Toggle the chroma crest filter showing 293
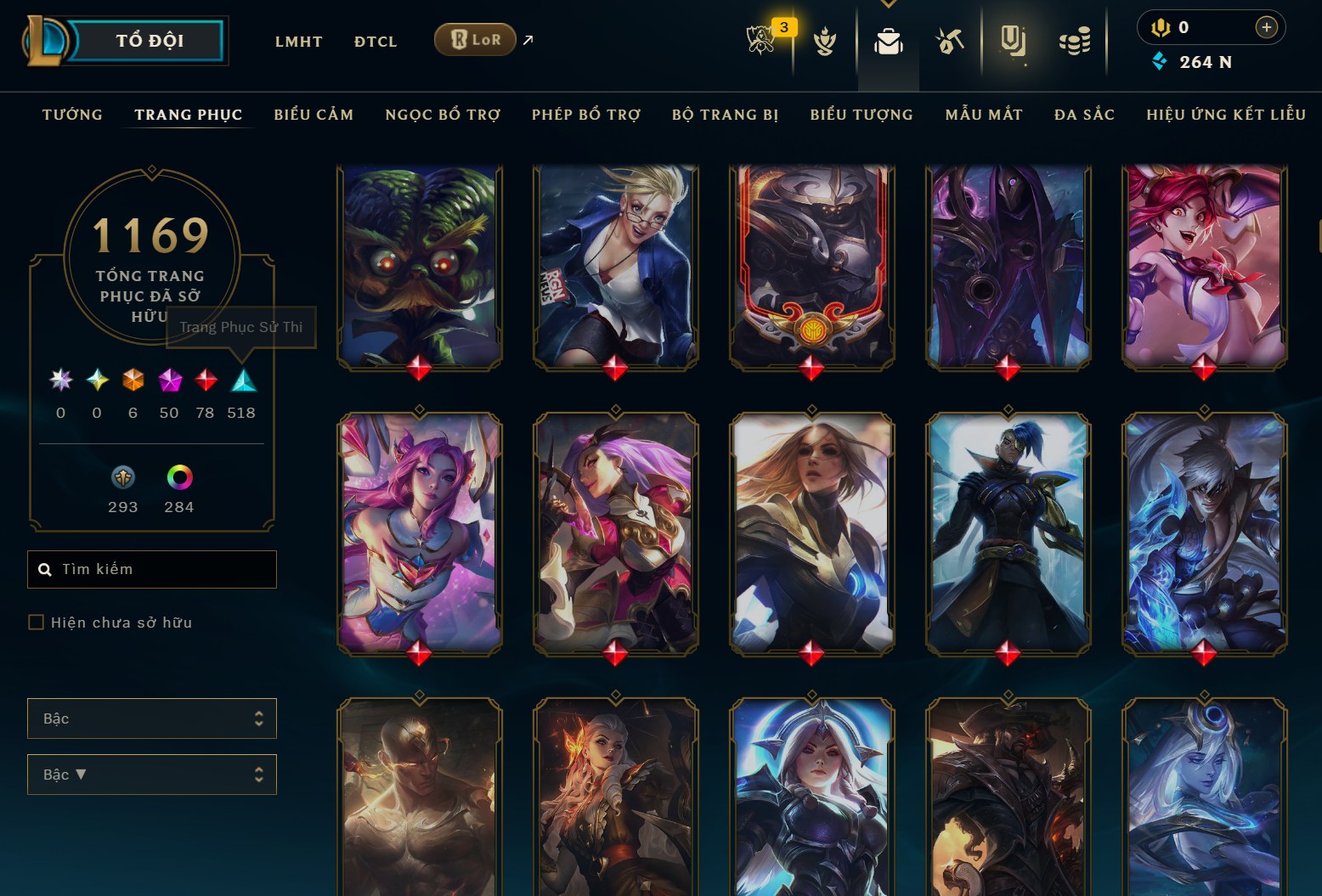Image resolution: width=1322 pixels, height=896 pixels. [122, 479]
